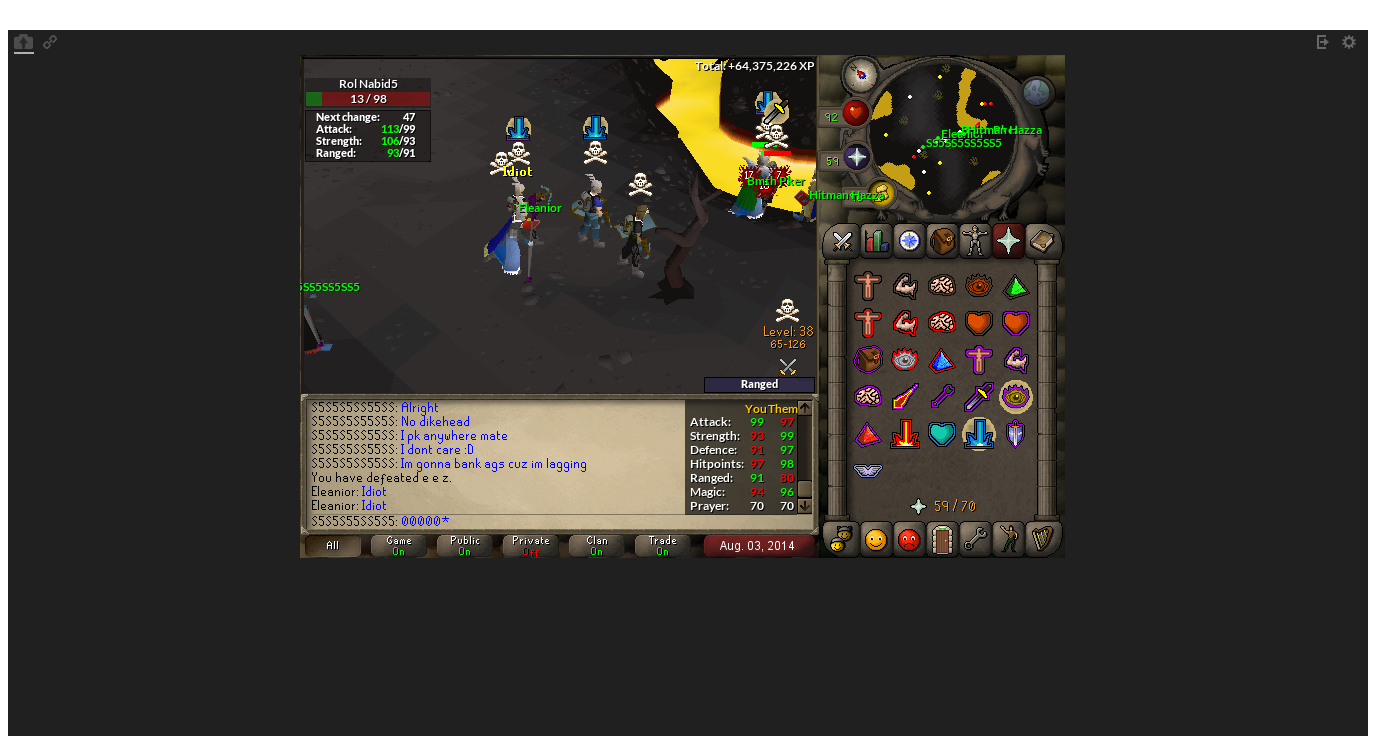Activate the Protect Item prayer

[868, 359]
